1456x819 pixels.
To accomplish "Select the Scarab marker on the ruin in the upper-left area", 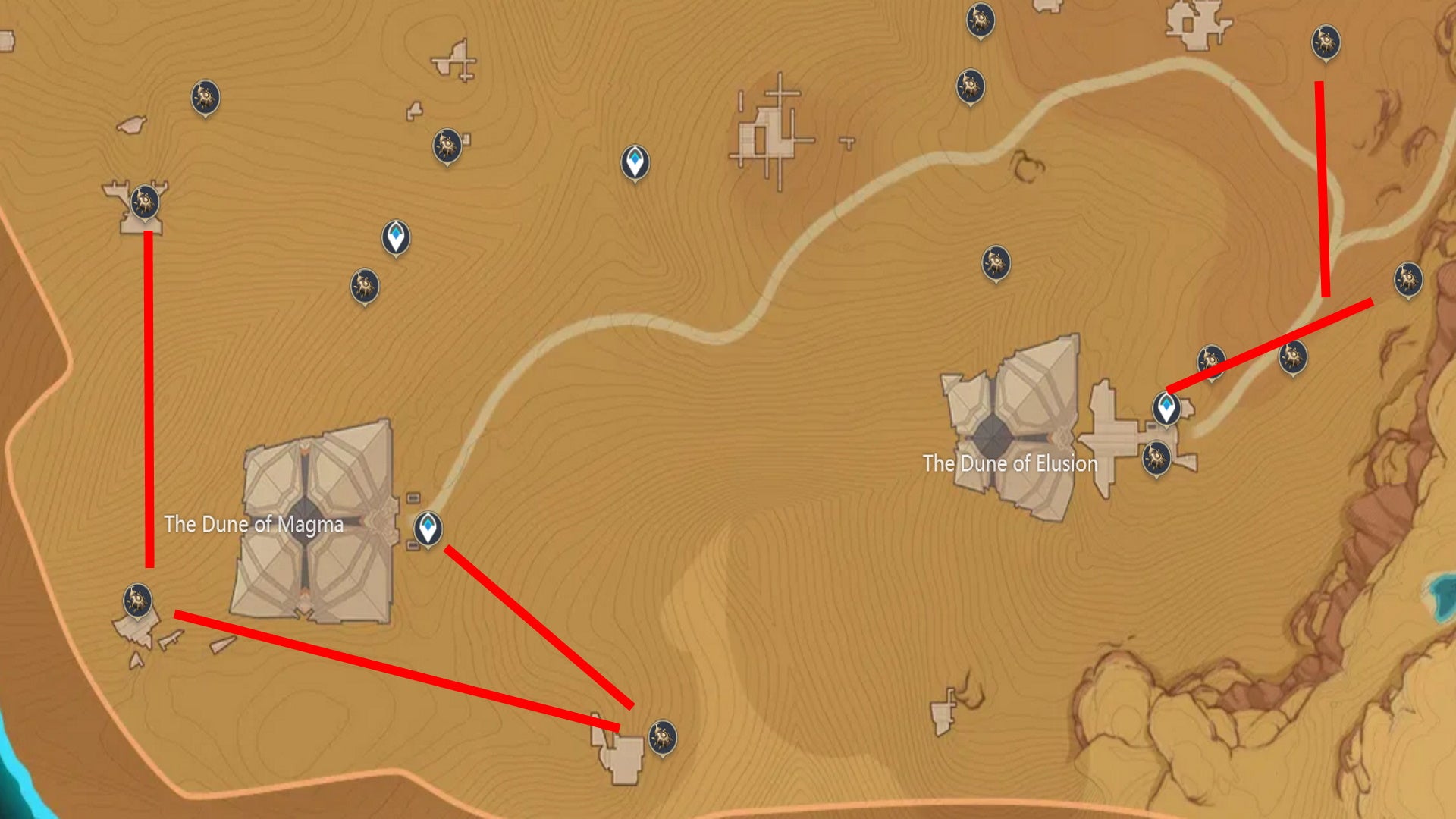I will 144,203.
